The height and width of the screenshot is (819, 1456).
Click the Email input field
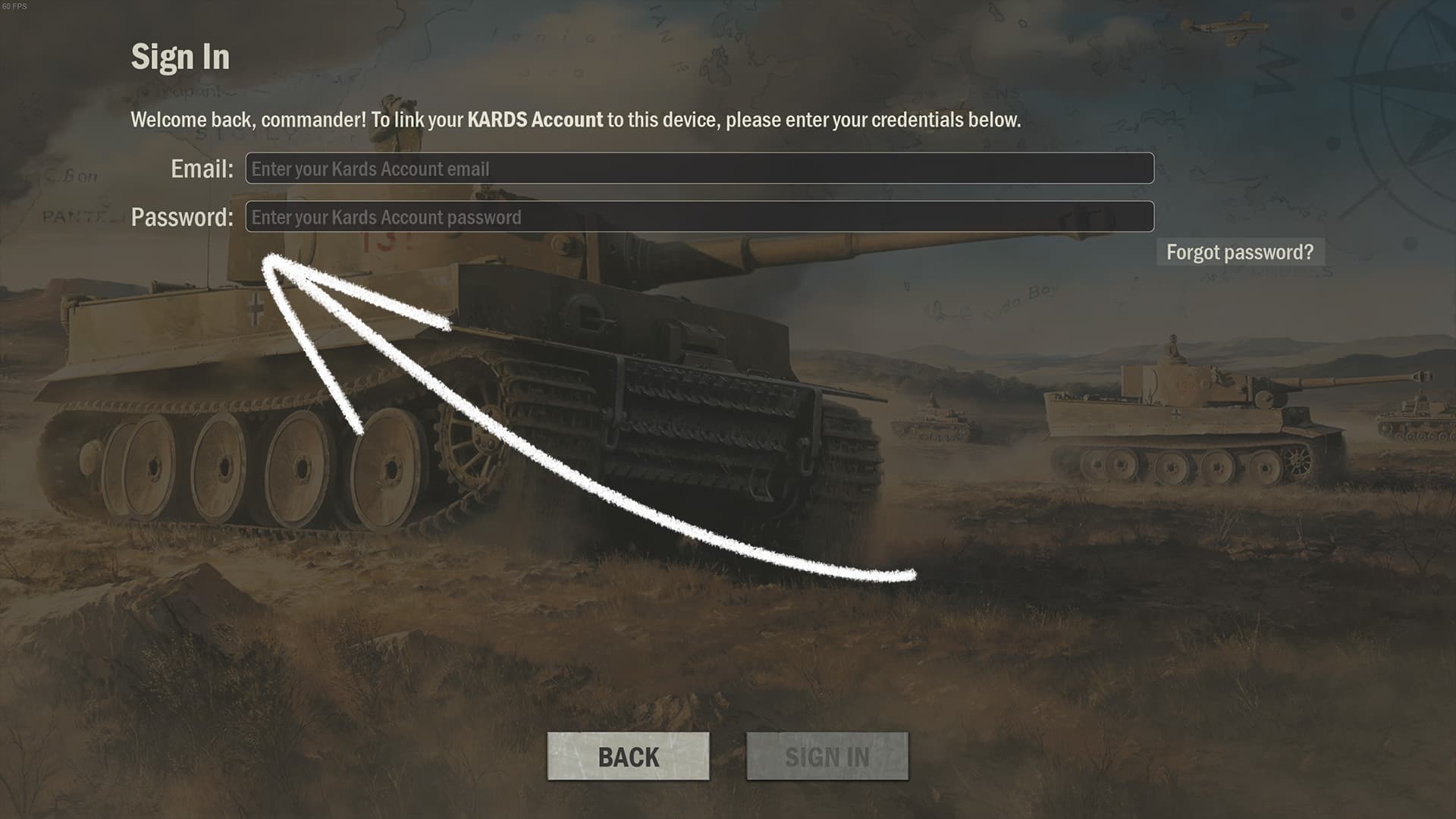tap(699, 168)
